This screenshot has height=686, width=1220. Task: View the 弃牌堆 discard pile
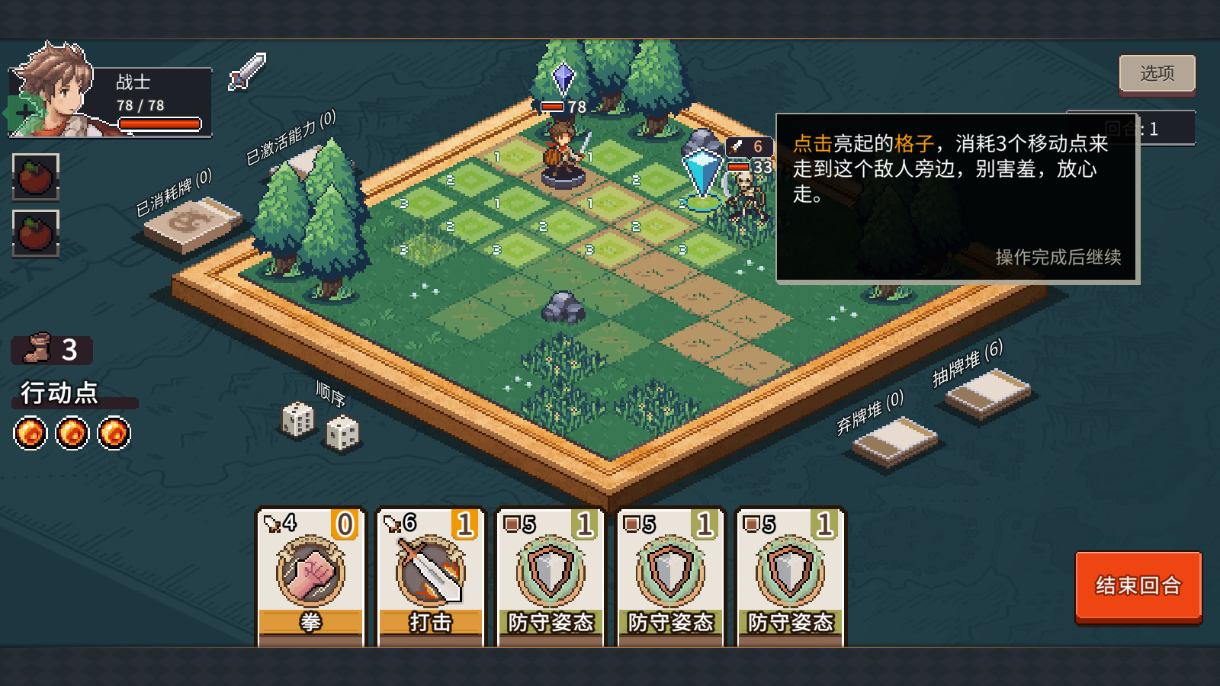[895, 441]
